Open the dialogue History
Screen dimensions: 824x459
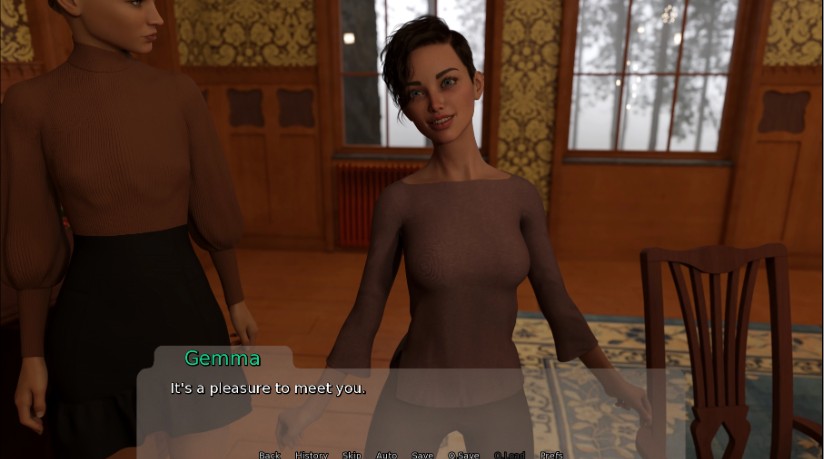tap(311, 455)
